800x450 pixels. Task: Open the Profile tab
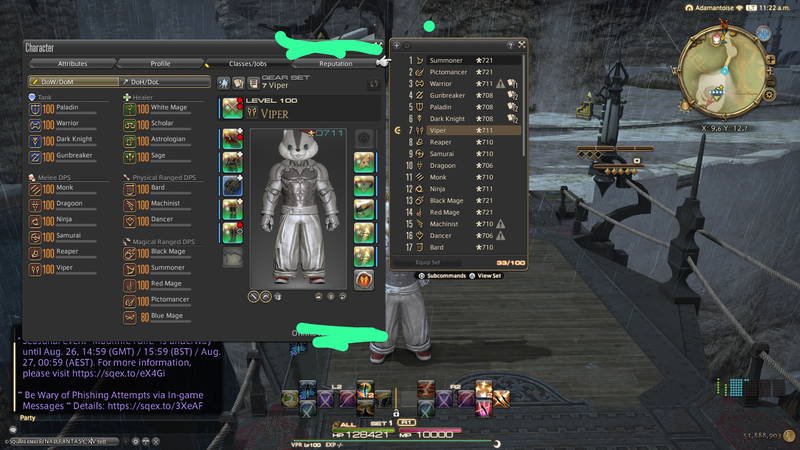pyautogui.click(x=160, y=63)
